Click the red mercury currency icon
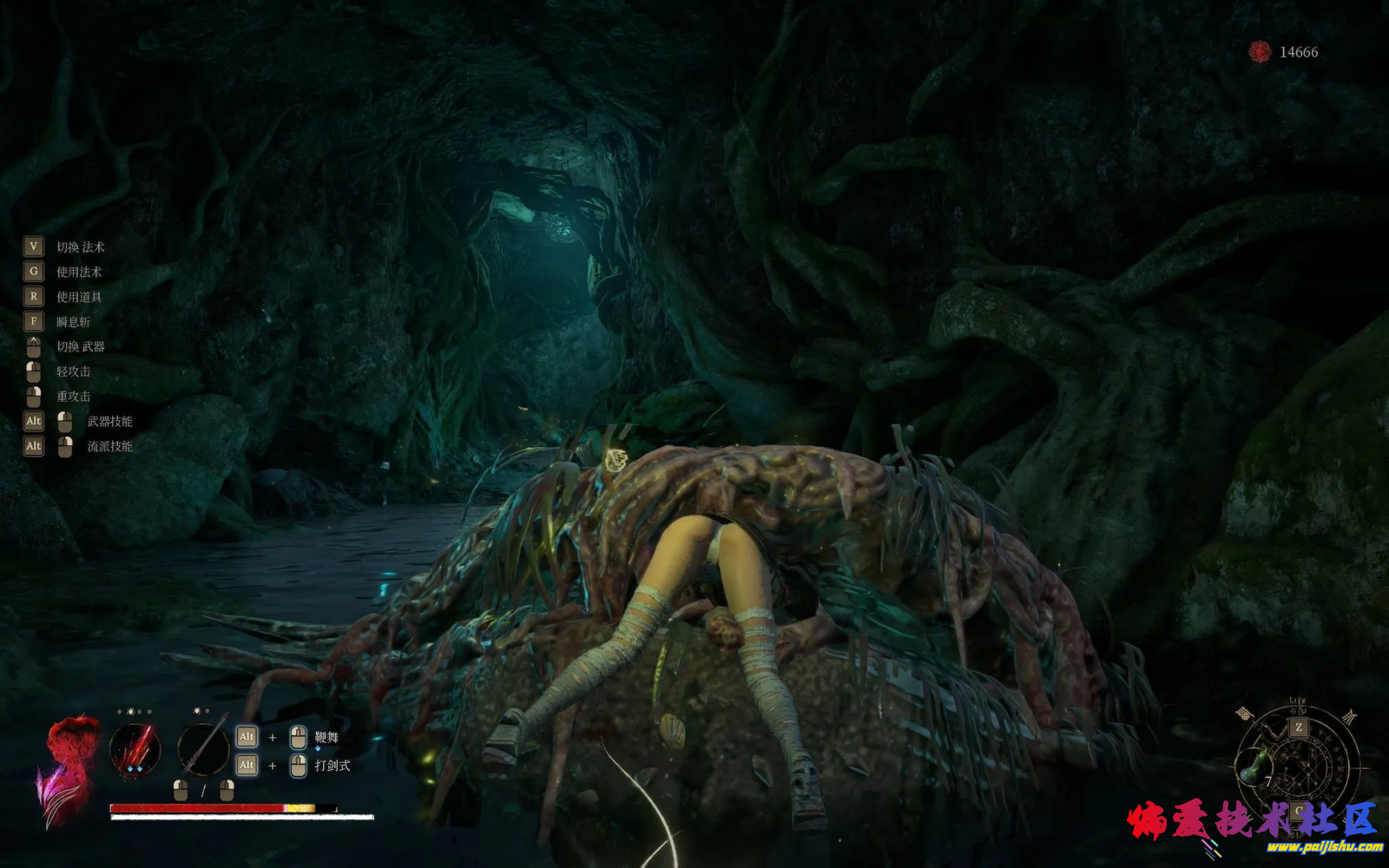The image size is (1389, 868). [1260, 52]
